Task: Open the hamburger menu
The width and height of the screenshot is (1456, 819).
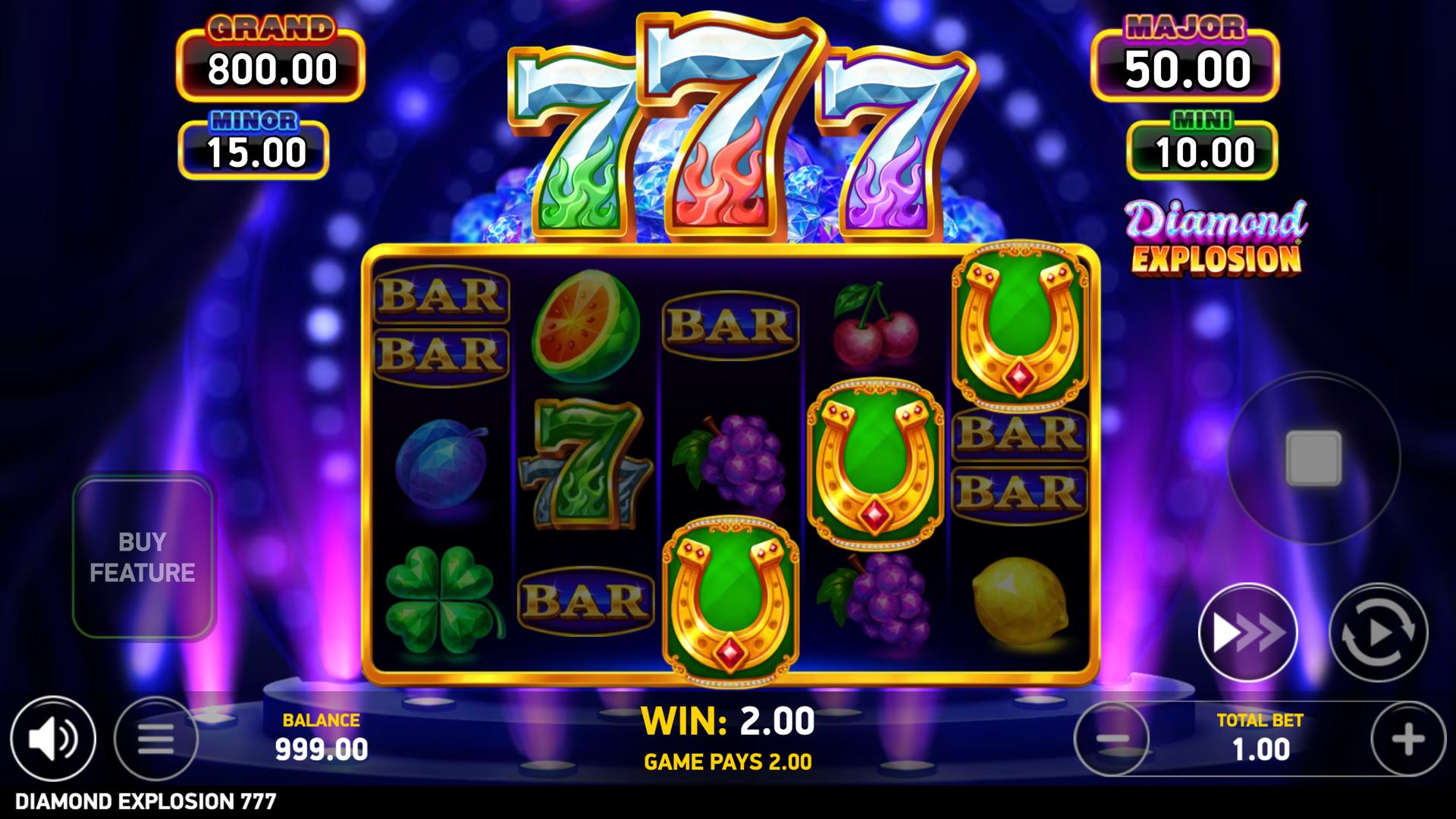Action: (x=155, y=738)
